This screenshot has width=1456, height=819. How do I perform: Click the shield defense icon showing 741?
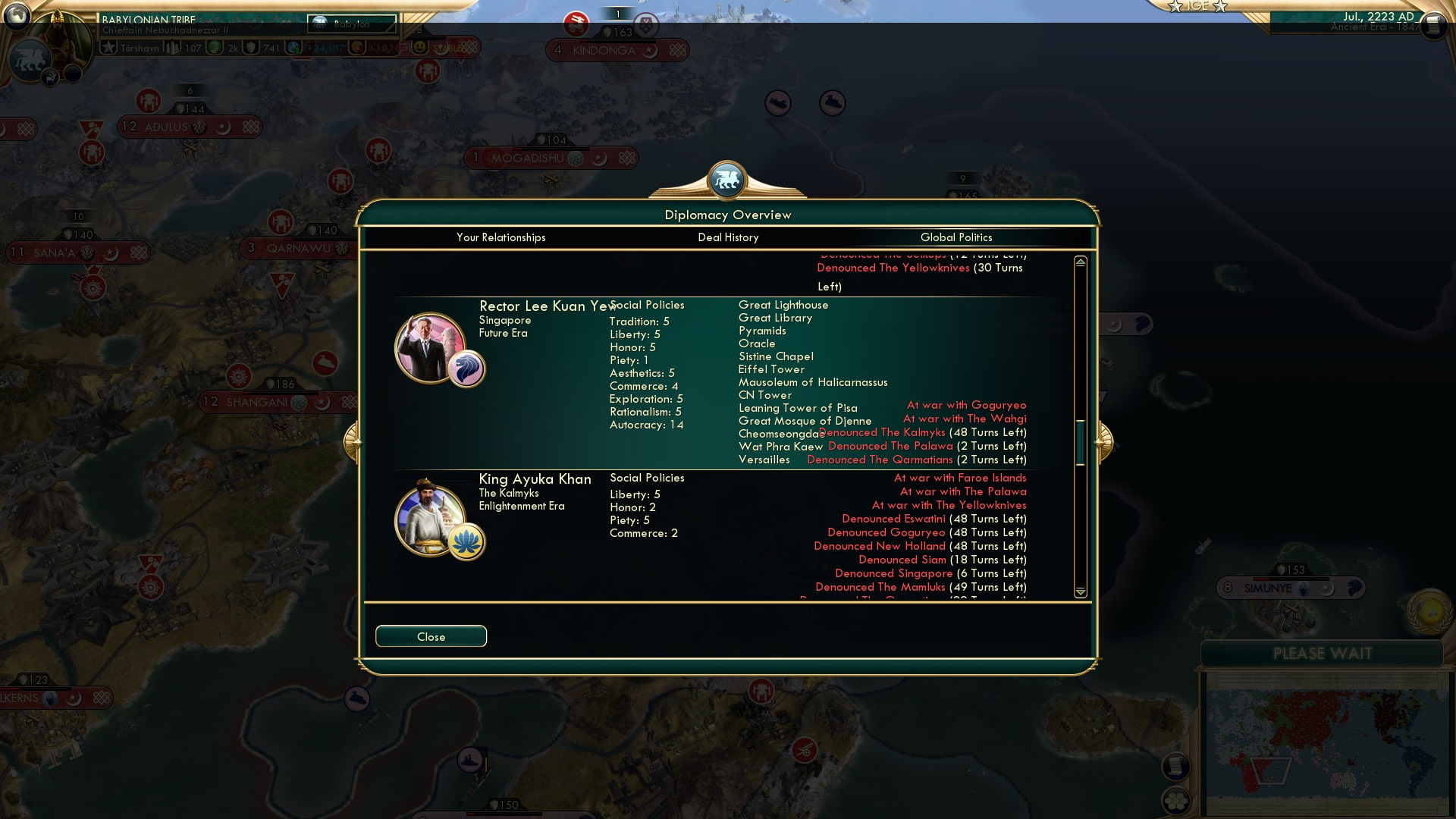[x=249, y=47]
